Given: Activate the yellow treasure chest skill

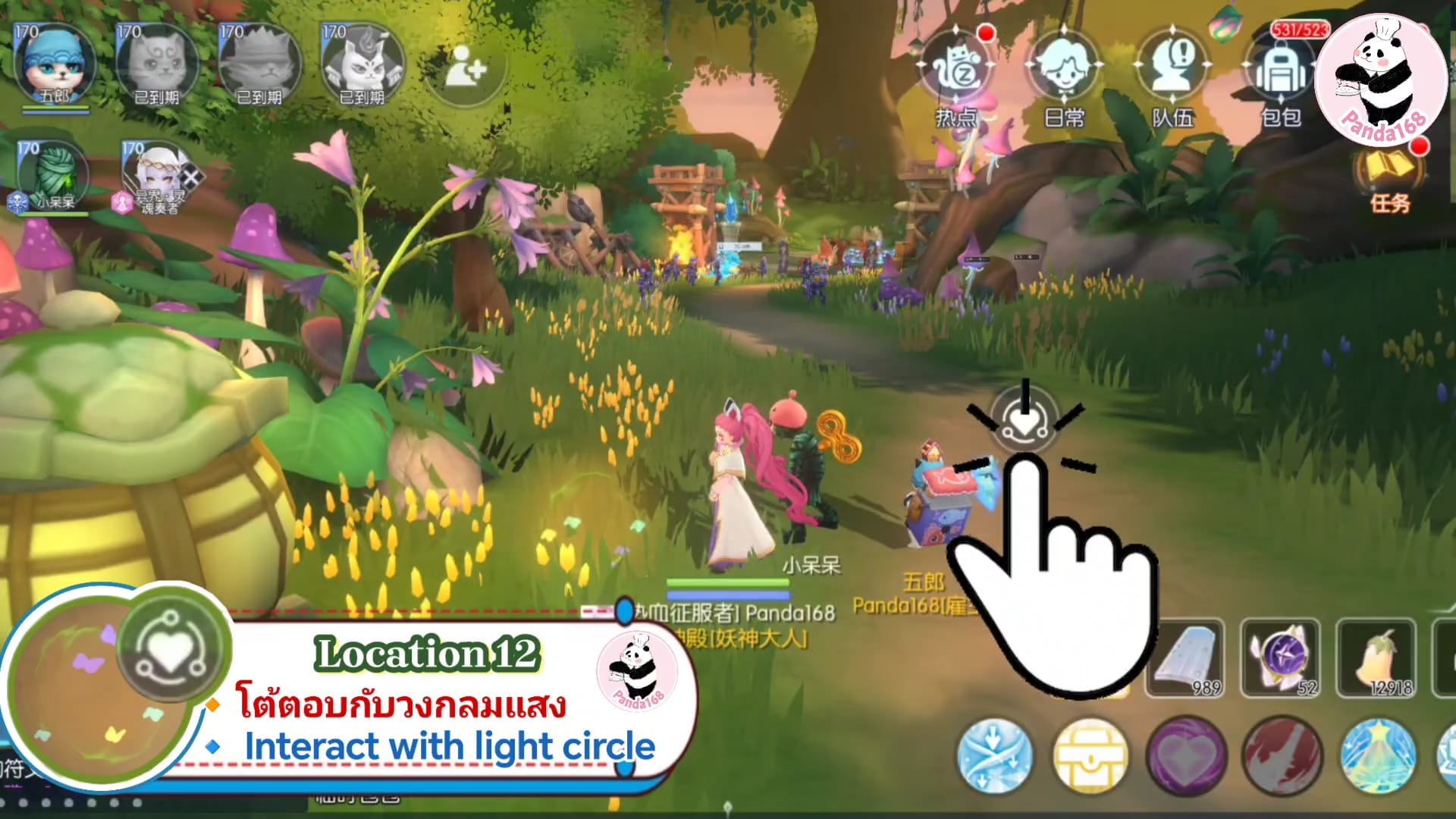Looking at the screenshot, I should tap(1090, 755).
